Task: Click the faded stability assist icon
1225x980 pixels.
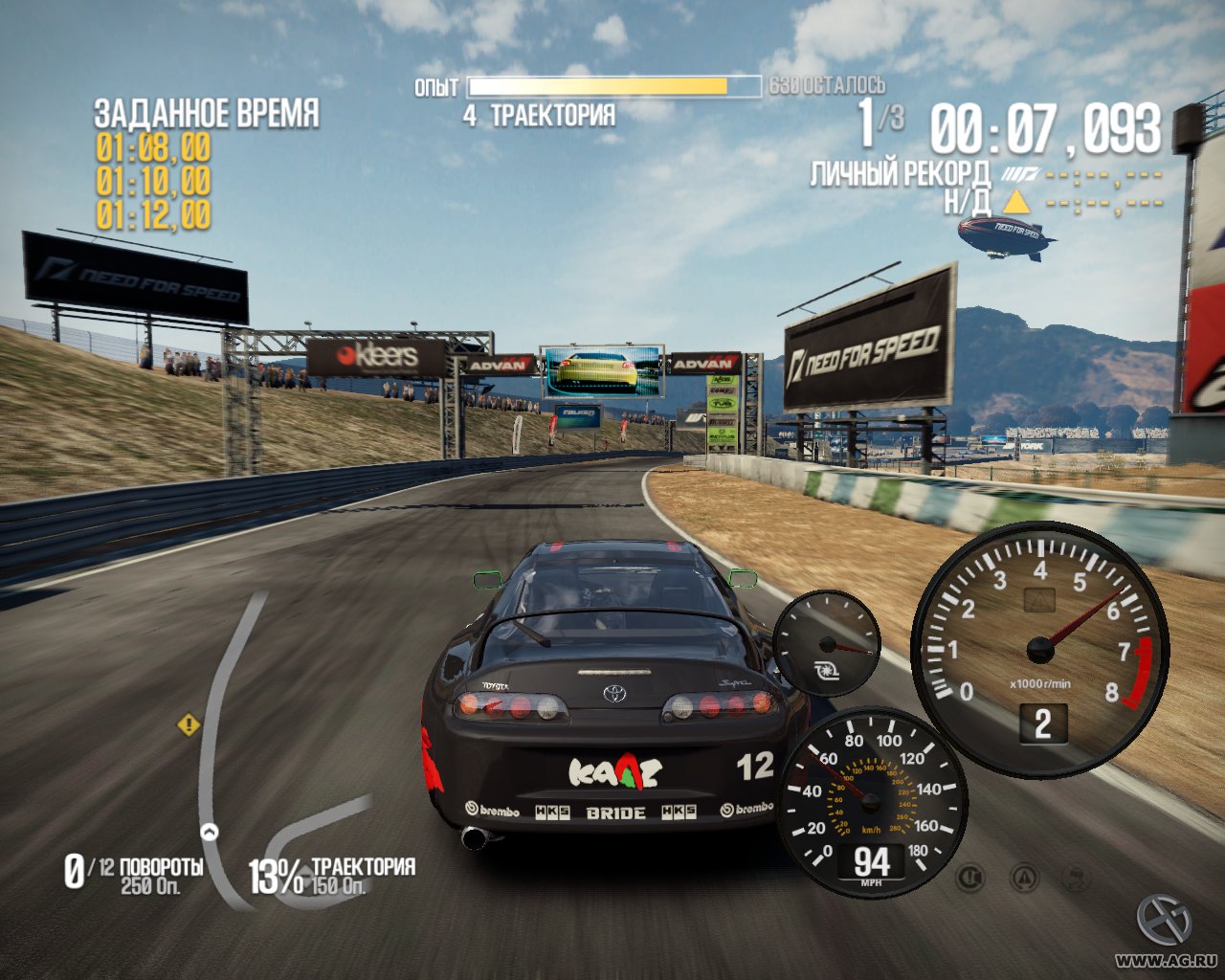Action: (1079, 875)
